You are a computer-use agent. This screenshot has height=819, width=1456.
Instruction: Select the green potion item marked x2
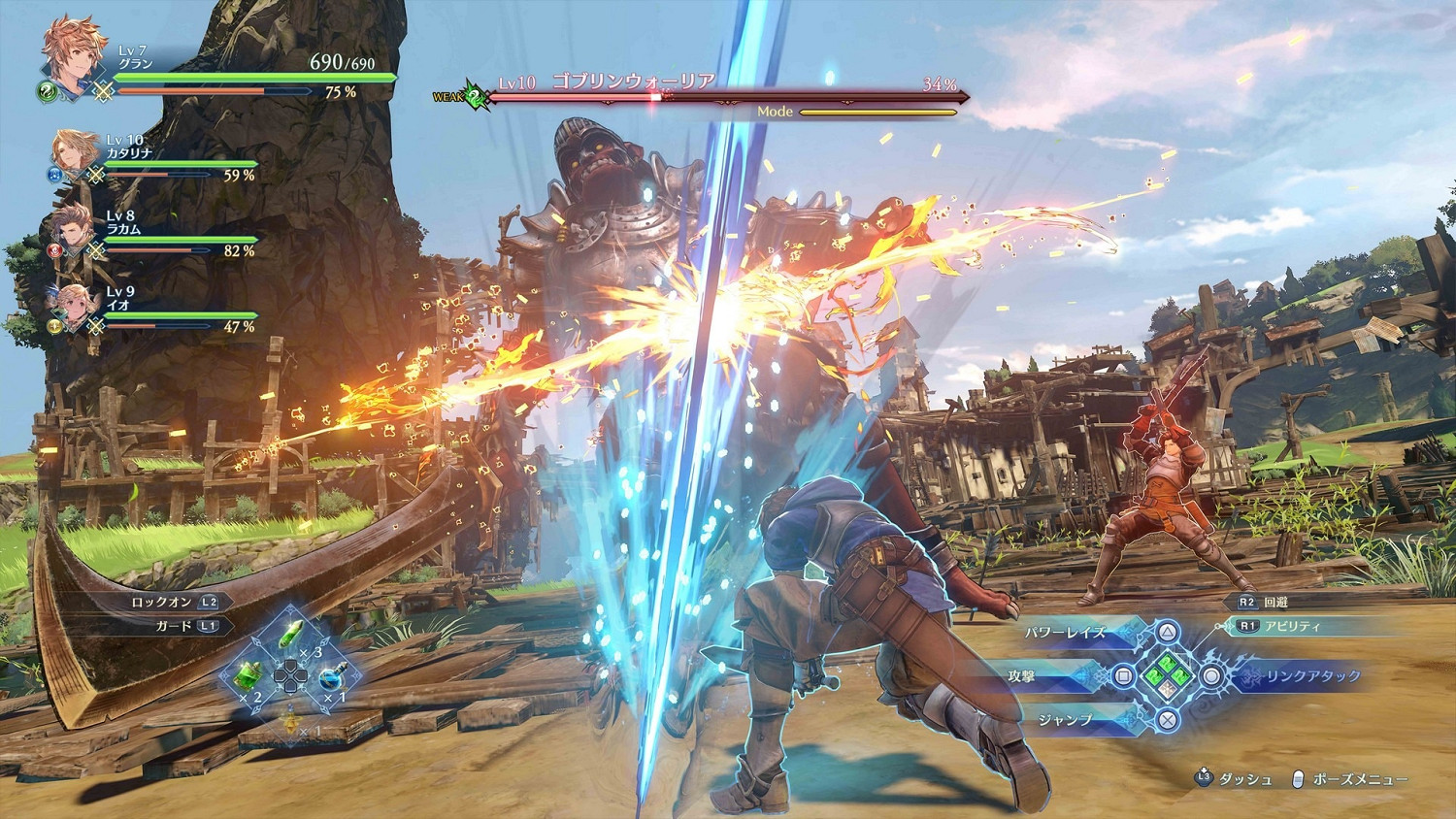(245, 676)
